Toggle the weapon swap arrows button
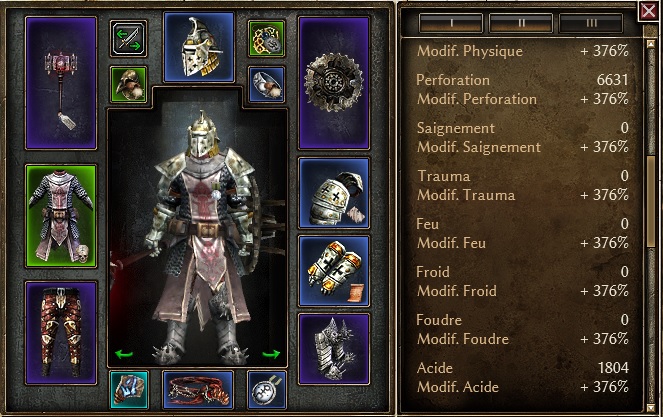 128,39
